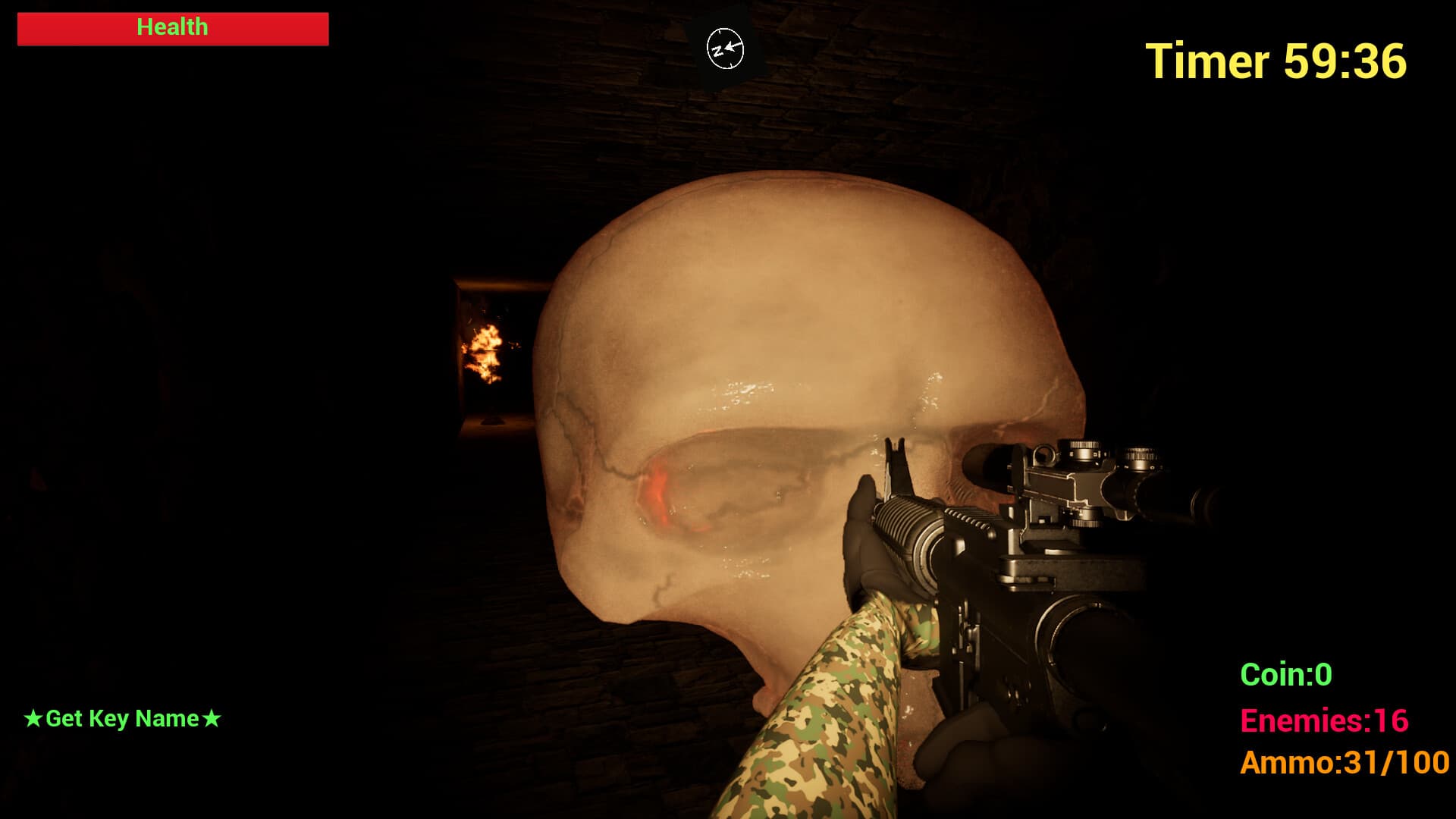Click the Get Key Name objective text

tap(124, 718)
